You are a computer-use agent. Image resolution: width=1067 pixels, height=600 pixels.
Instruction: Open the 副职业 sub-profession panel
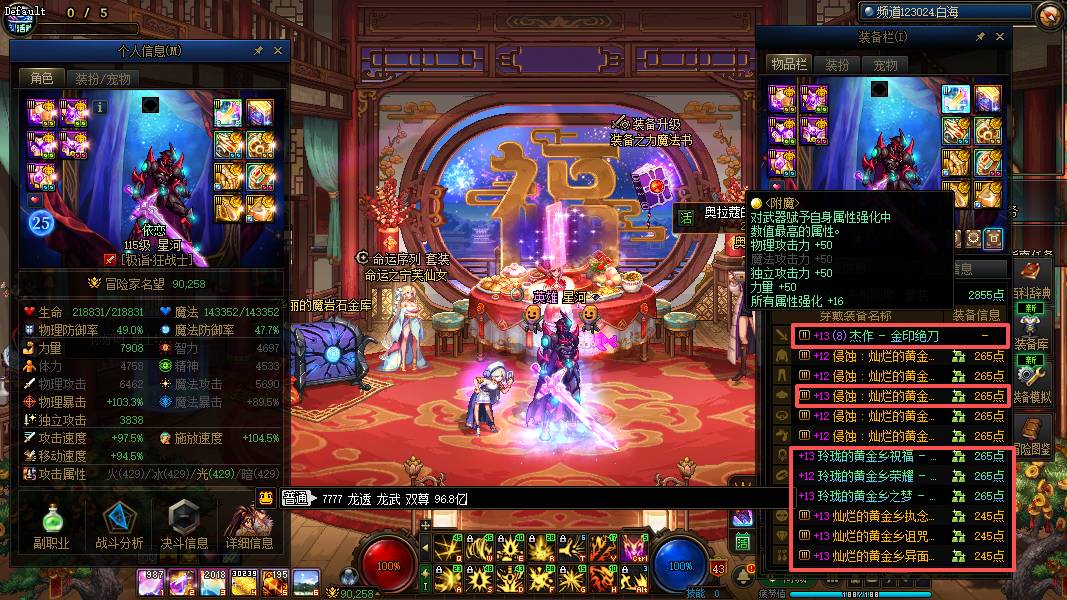pyautogui.click(x=49, y=526)
